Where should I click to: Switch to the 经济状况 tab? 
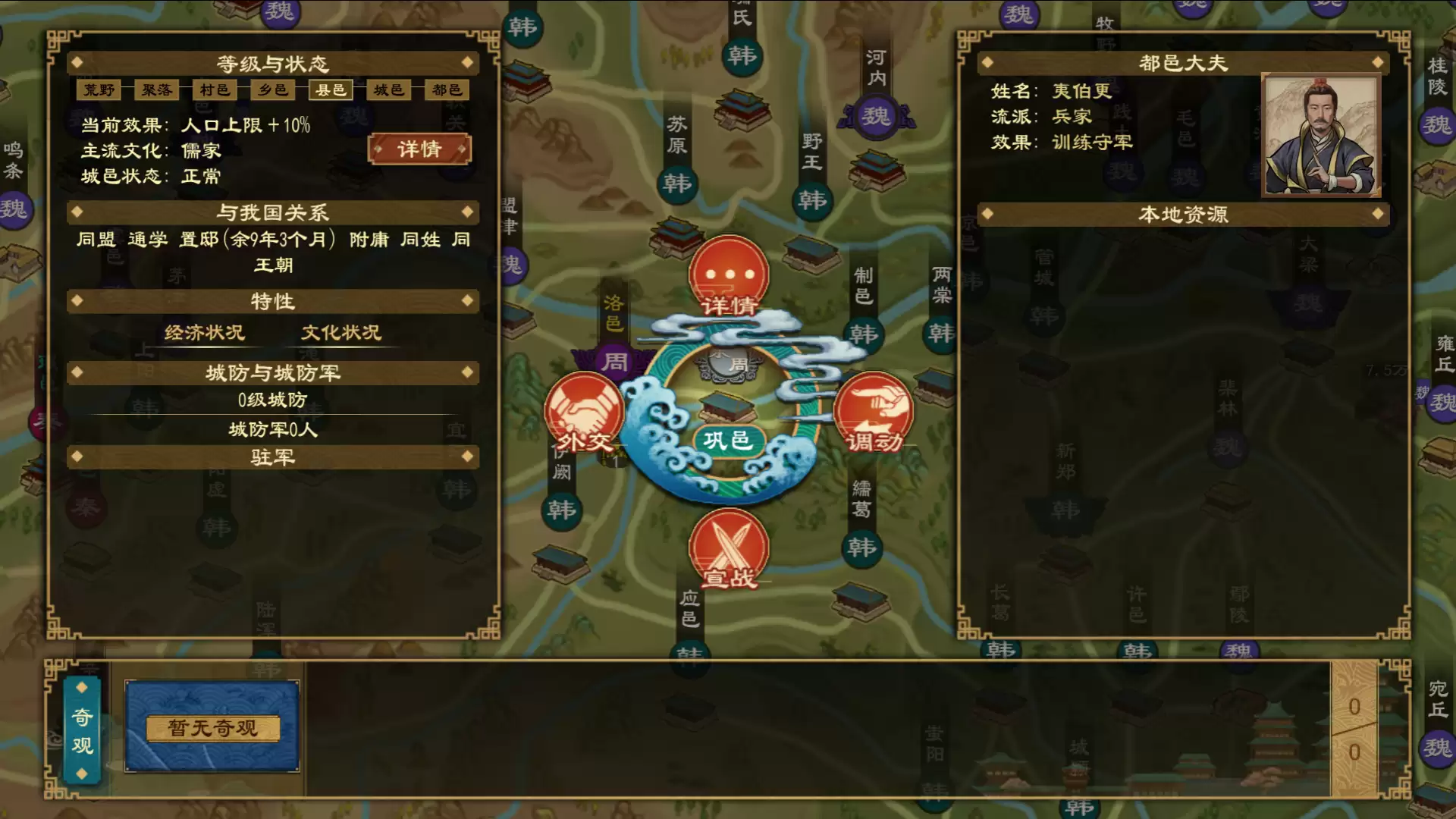click(206, 332)
